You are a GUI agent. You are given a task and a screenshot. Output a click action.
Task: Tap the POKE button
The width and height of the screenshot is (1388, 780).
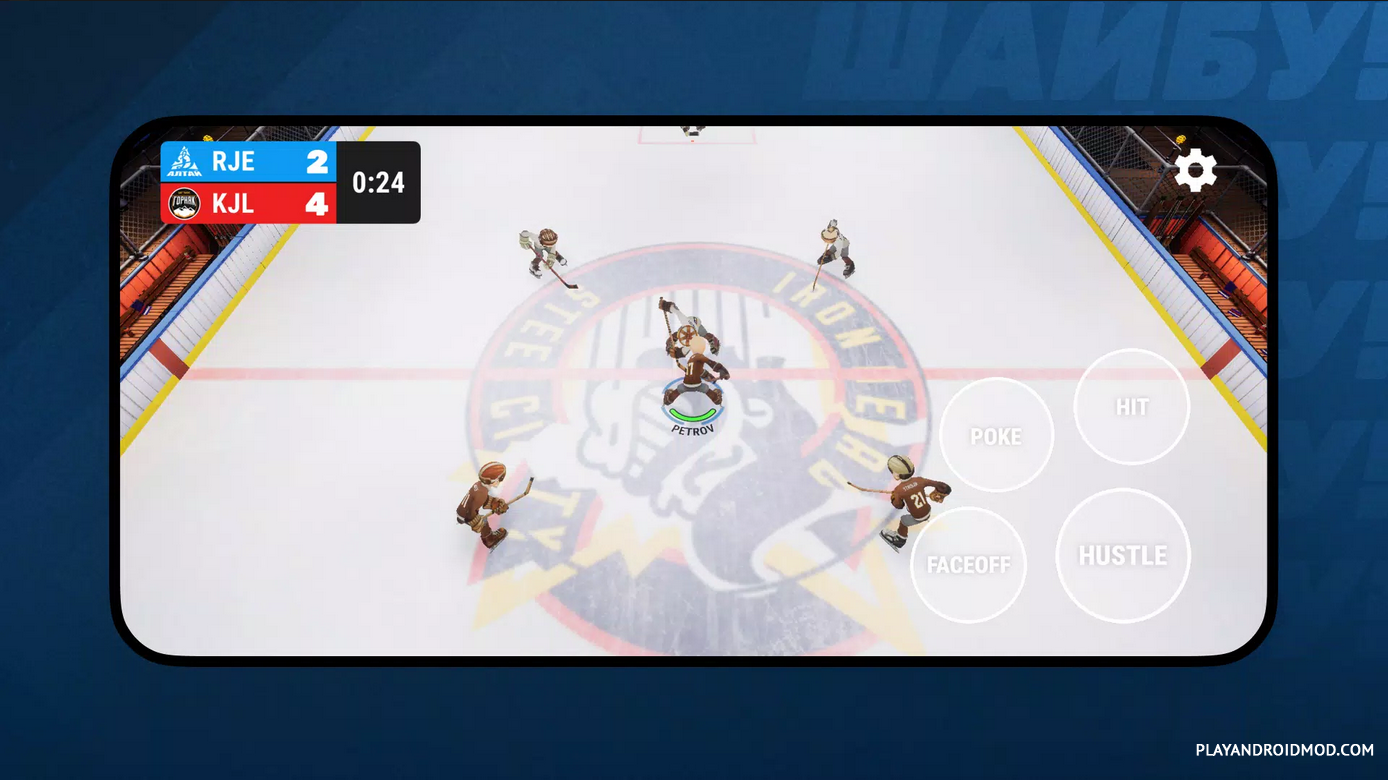click(996, 435)
